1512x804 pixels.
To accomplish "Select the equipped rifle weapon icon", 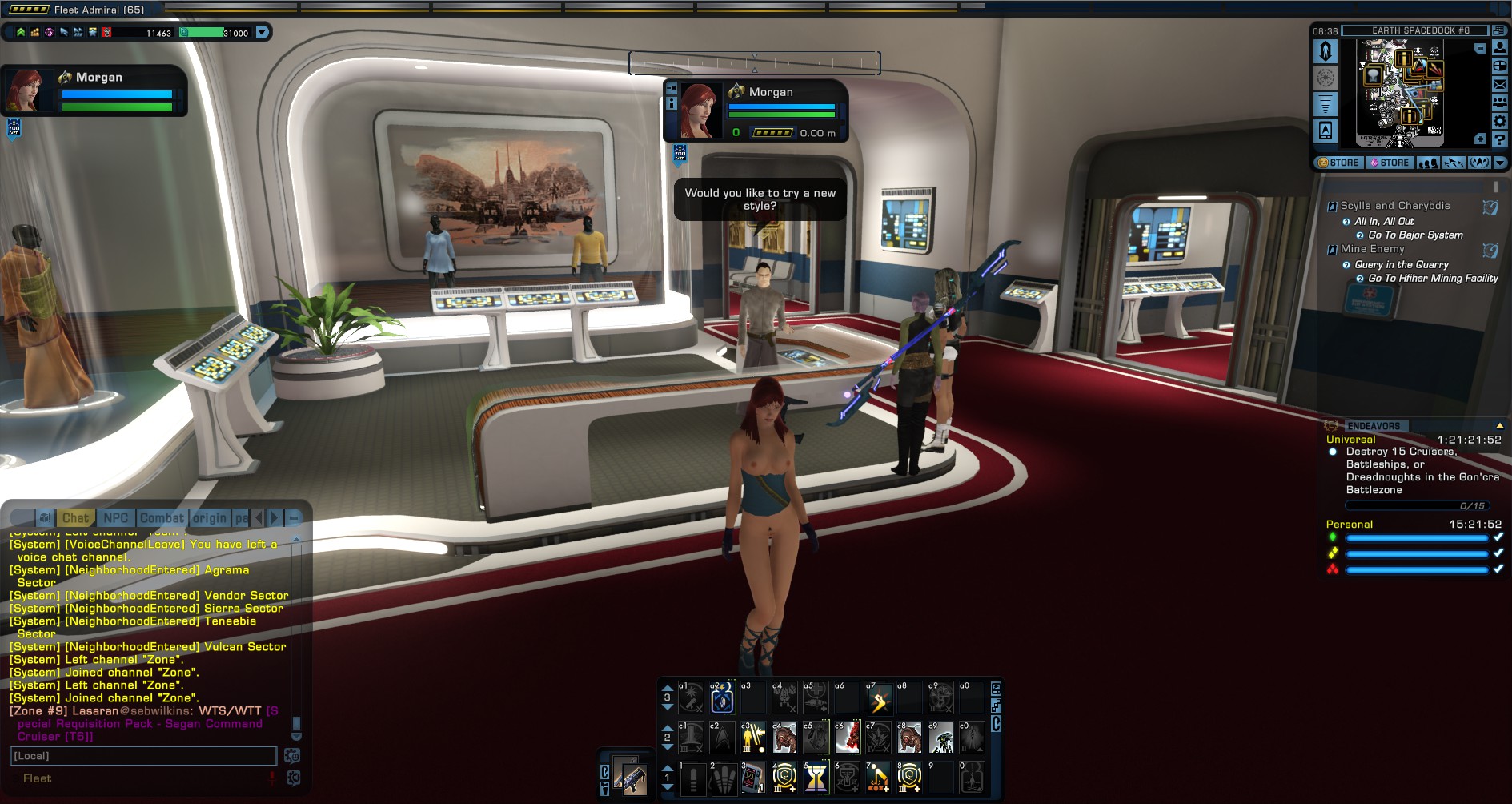I will click(630, 774).
